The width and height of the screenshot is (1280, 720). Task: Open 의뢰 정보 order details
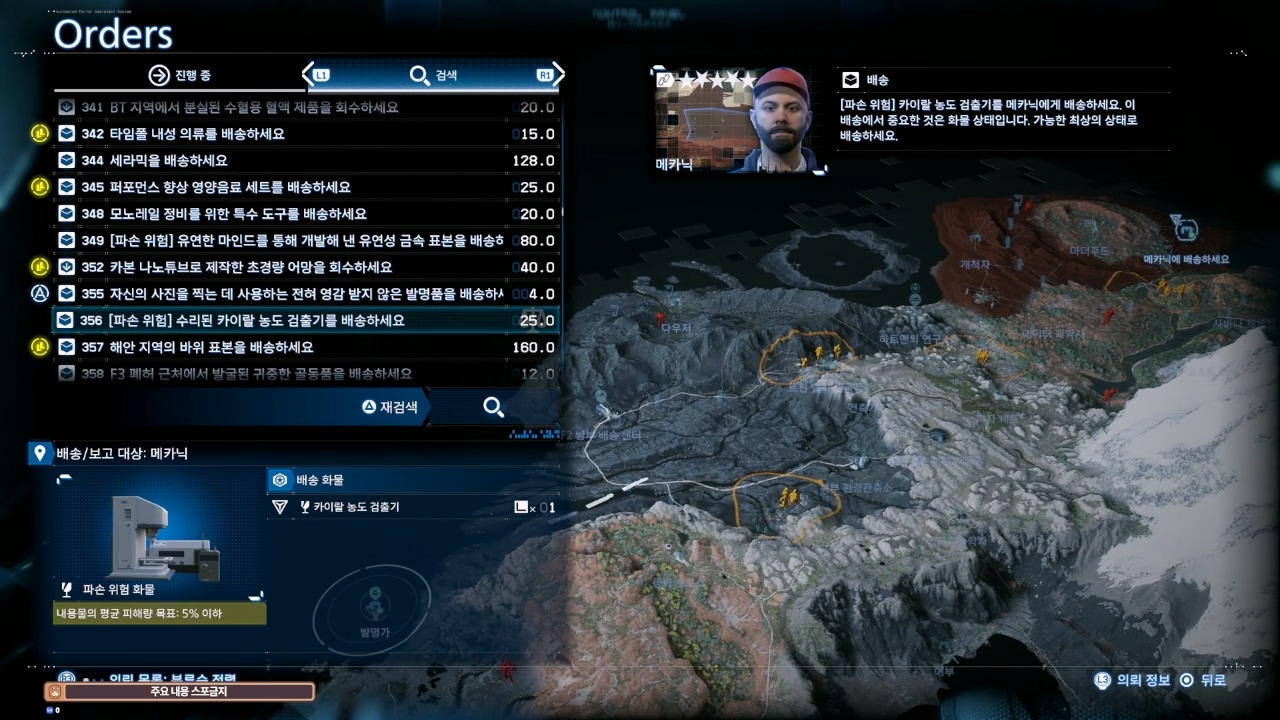tap(1132, 680)
